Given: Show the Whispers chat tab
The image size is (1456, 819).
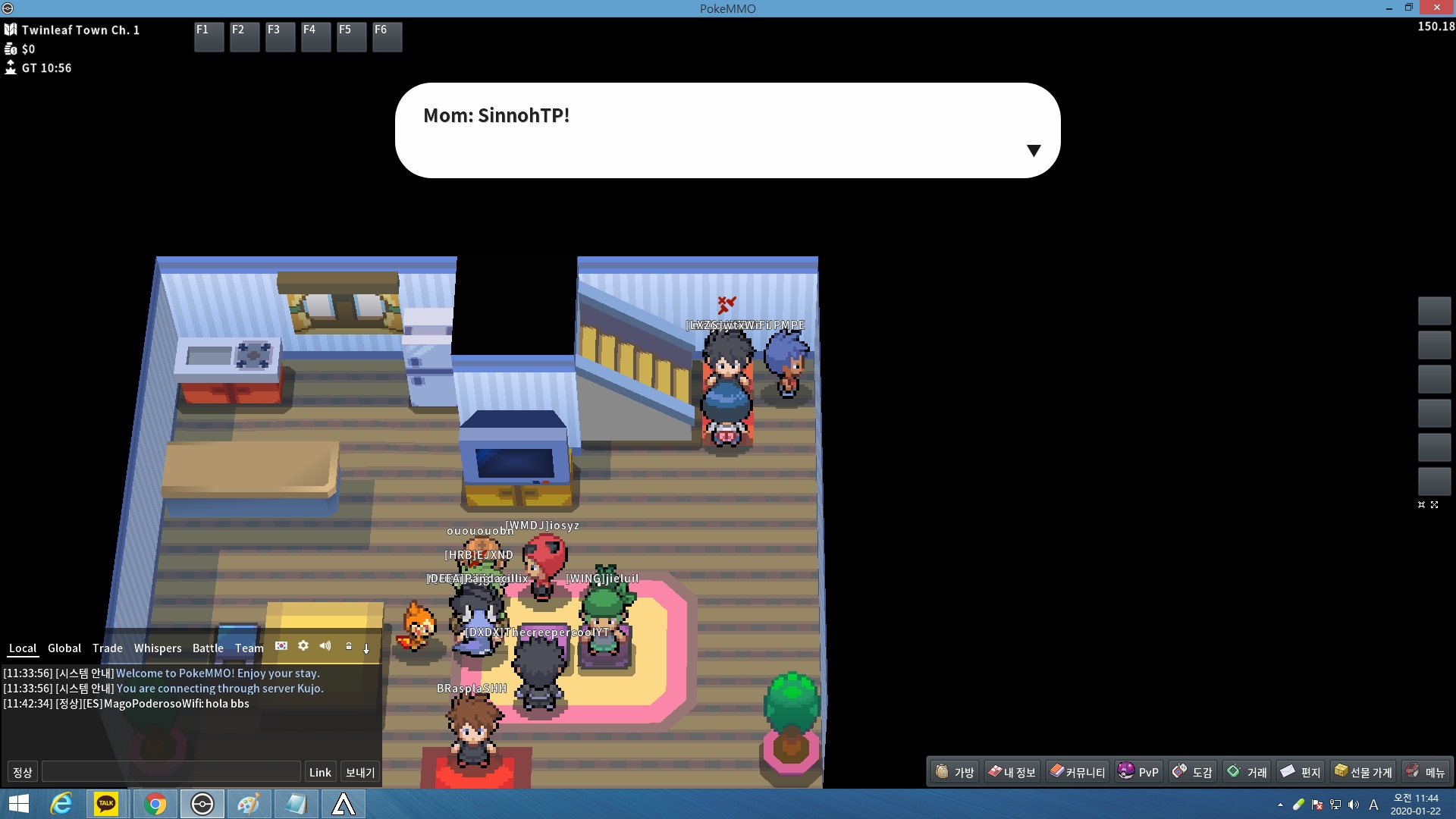Looking at the screenshot, I should click(158, 648).
